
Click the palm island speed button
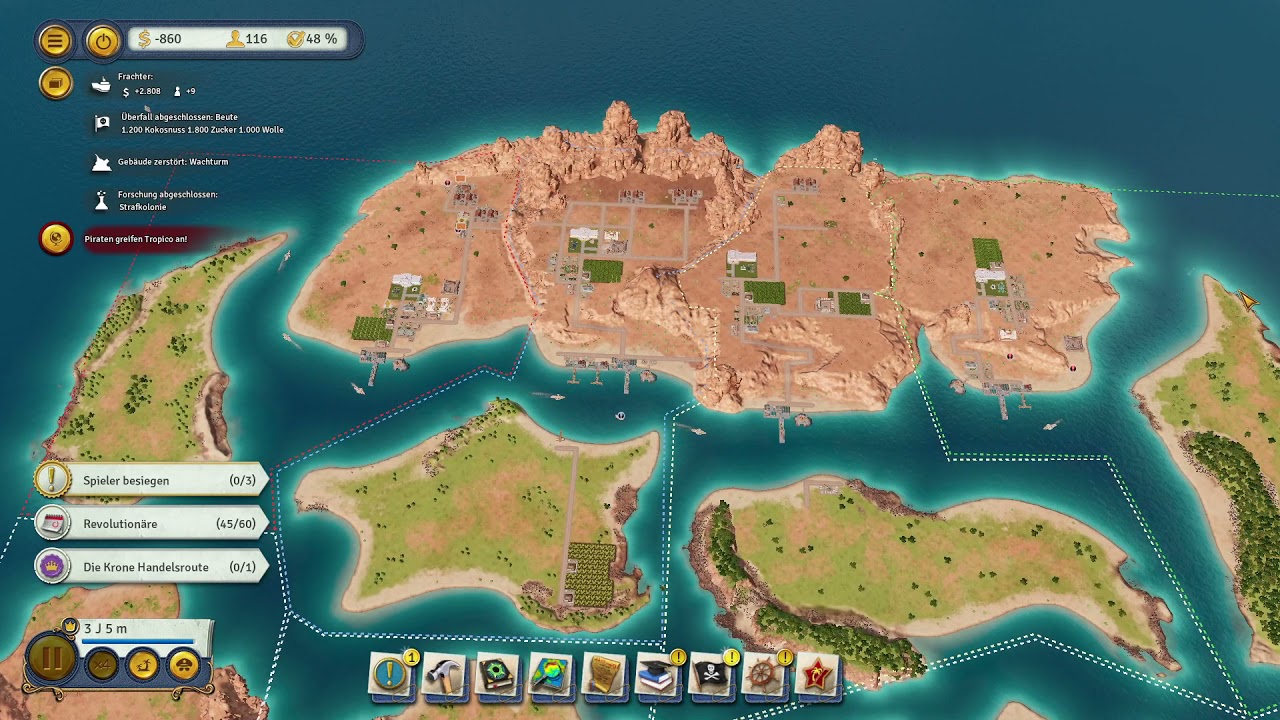click(x=143, y=664)
